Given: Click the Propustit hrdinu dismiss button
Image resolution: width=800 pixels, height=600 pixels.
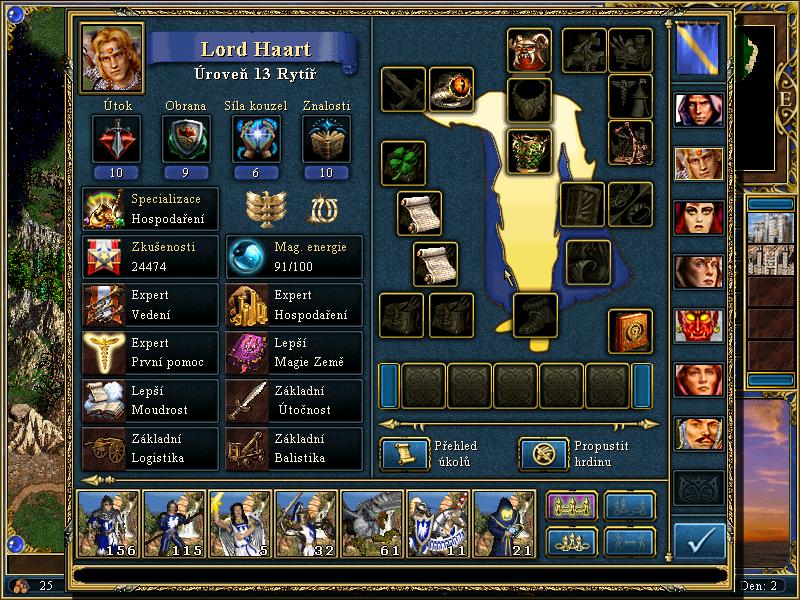Looking at the screenshot, I should tap(539, 454).
